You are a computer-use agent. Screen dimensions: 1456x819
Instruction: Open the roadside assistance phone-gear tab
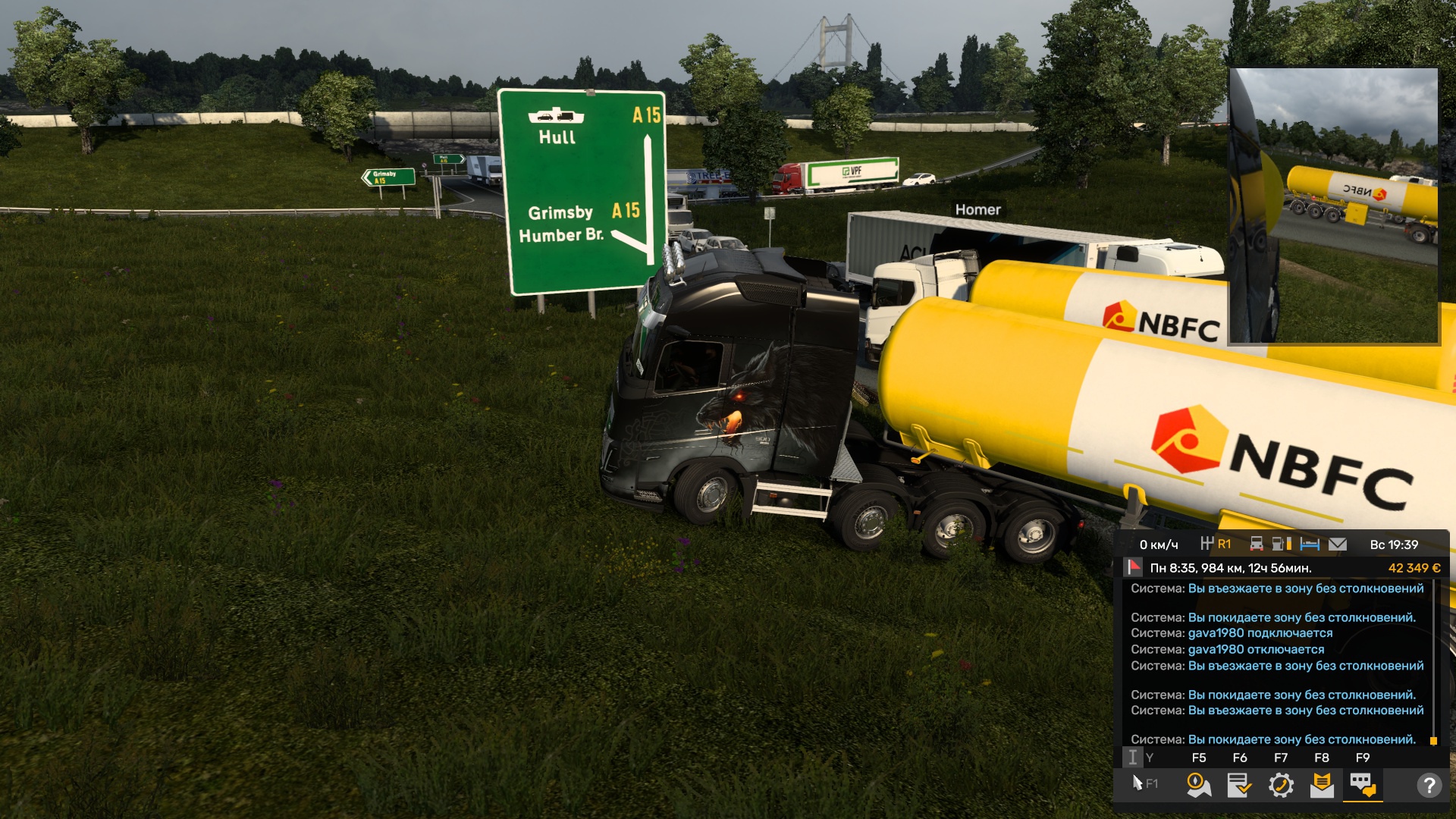(x=1281, y=785)
